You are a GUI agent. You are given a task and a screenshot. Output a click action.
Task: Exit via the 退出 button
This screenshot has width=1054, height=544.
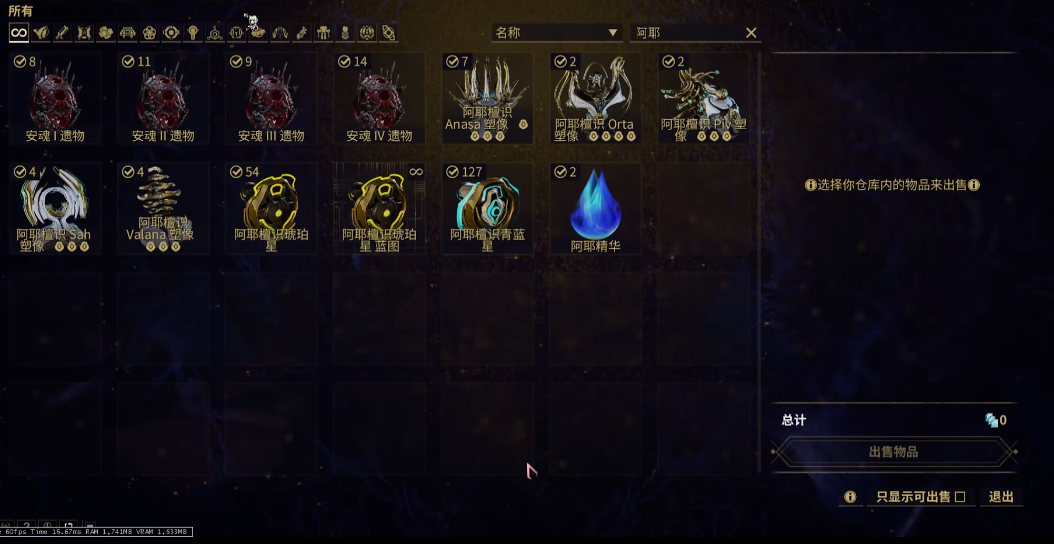click(1001, 497)
